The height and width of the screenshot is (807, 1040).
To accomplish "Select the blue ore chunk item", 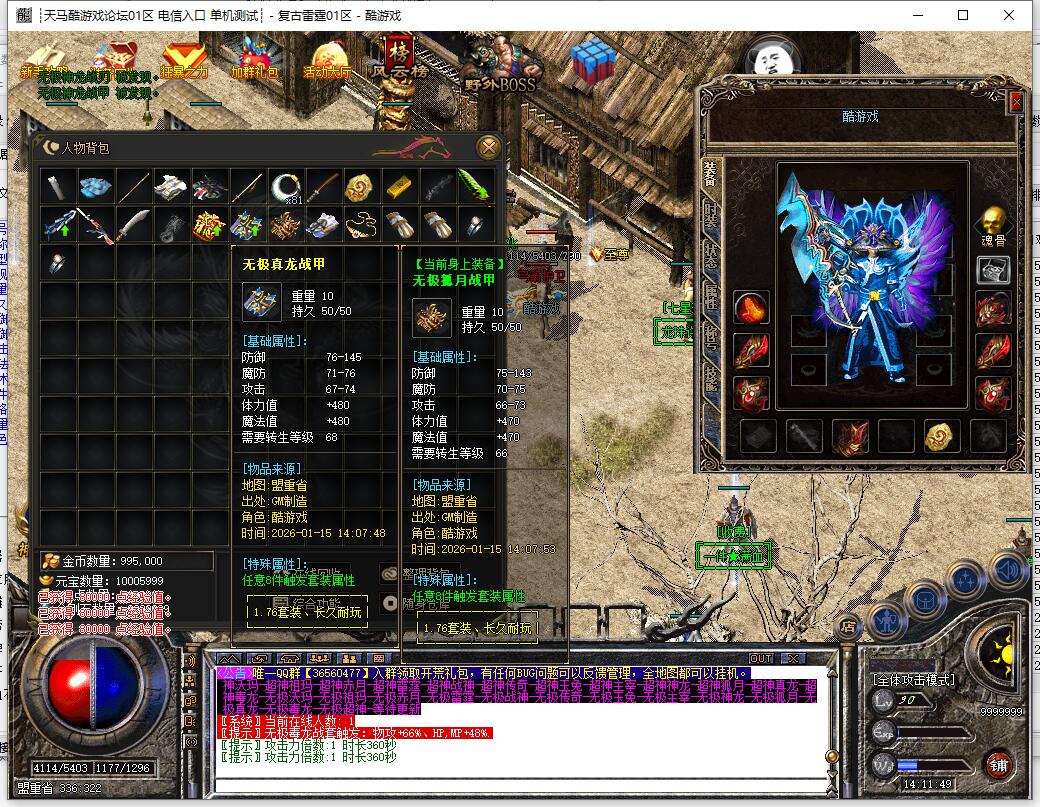I will coord(96,187).
